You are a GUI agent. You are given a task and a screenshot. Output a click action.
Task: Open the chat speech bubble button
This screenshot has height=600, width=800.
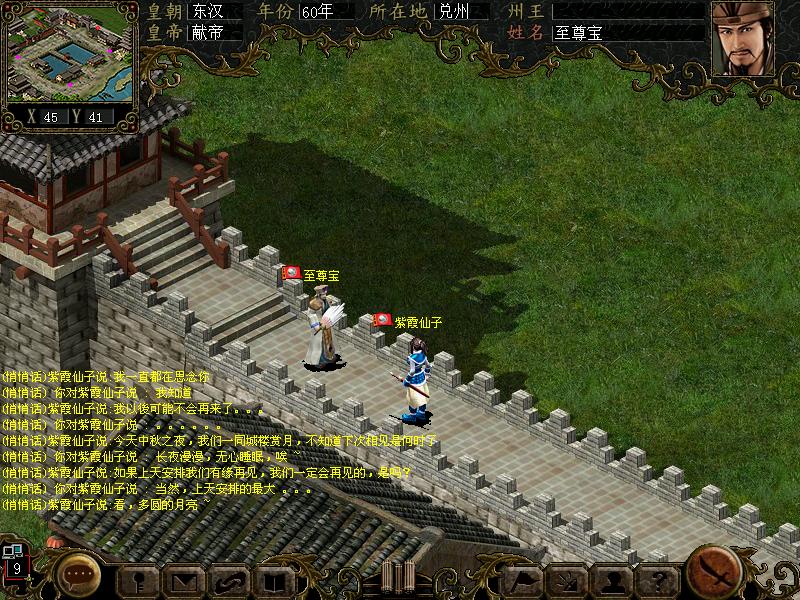pos(77,573)
